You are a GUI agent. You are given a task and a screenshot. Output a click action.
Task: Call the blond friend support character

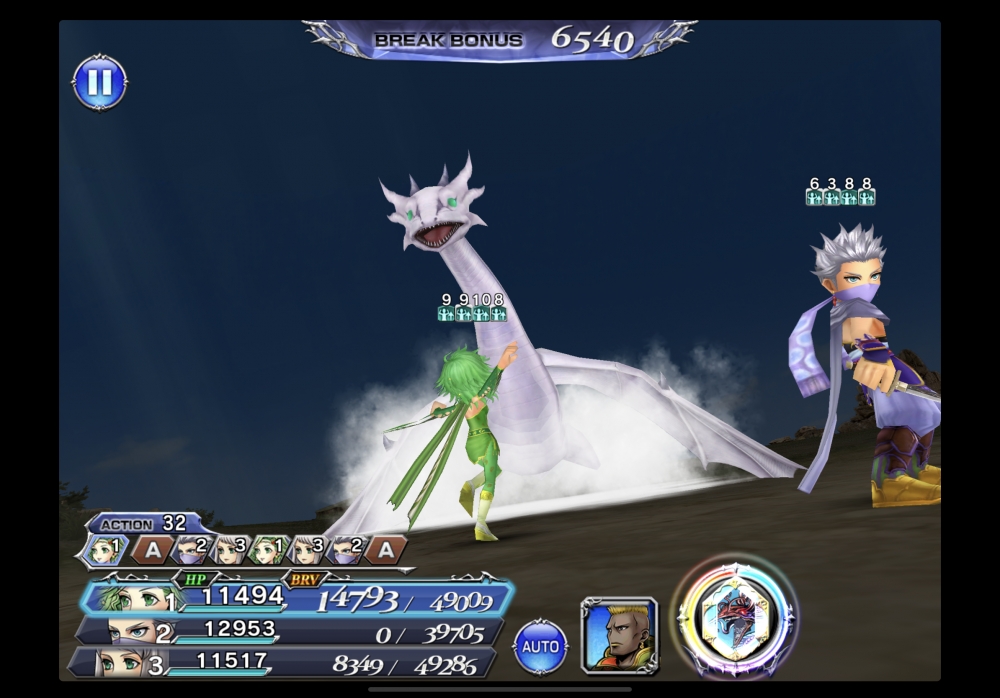pos(619,634)
